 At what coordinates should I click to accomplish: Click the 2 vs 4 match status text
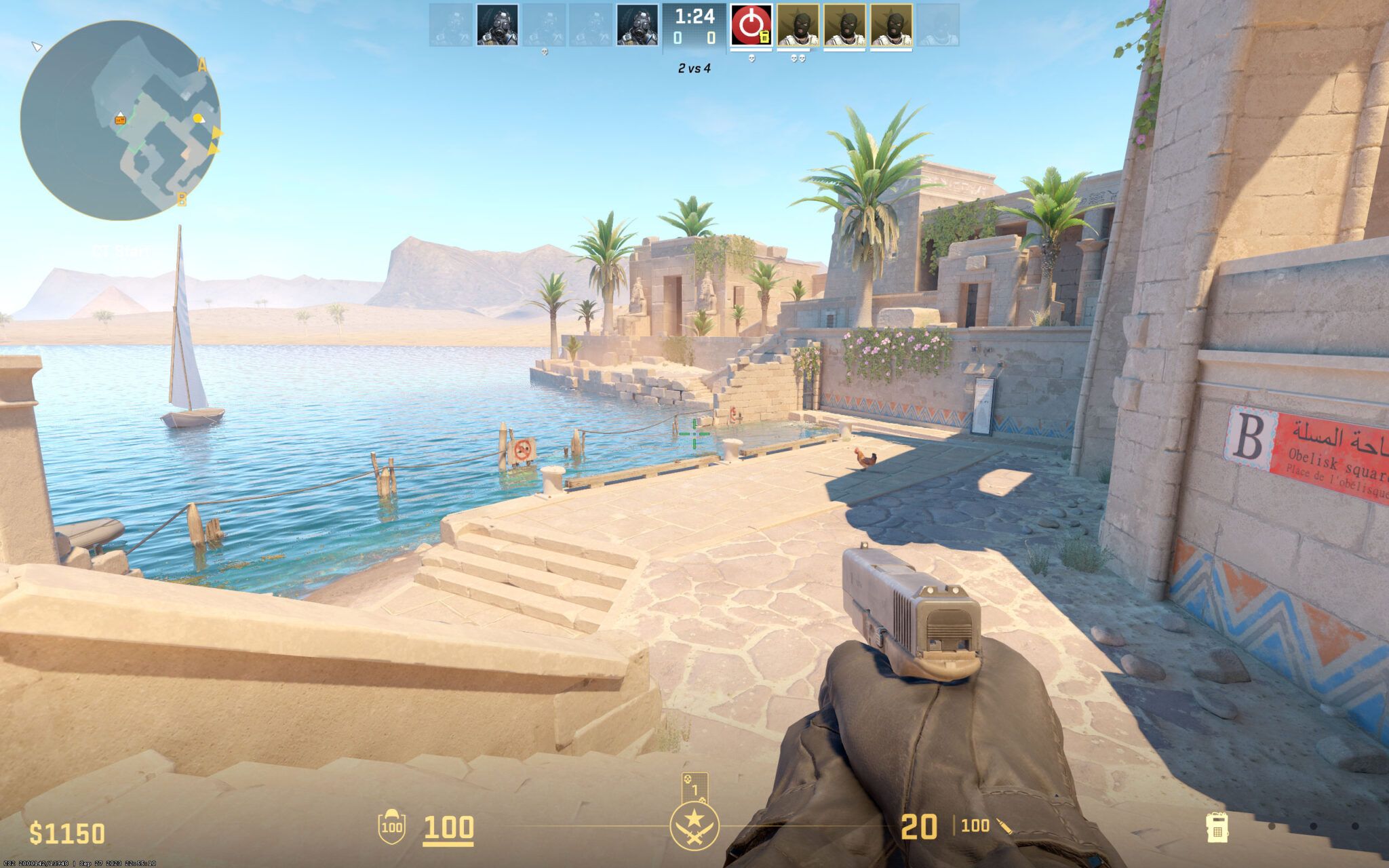694,69
